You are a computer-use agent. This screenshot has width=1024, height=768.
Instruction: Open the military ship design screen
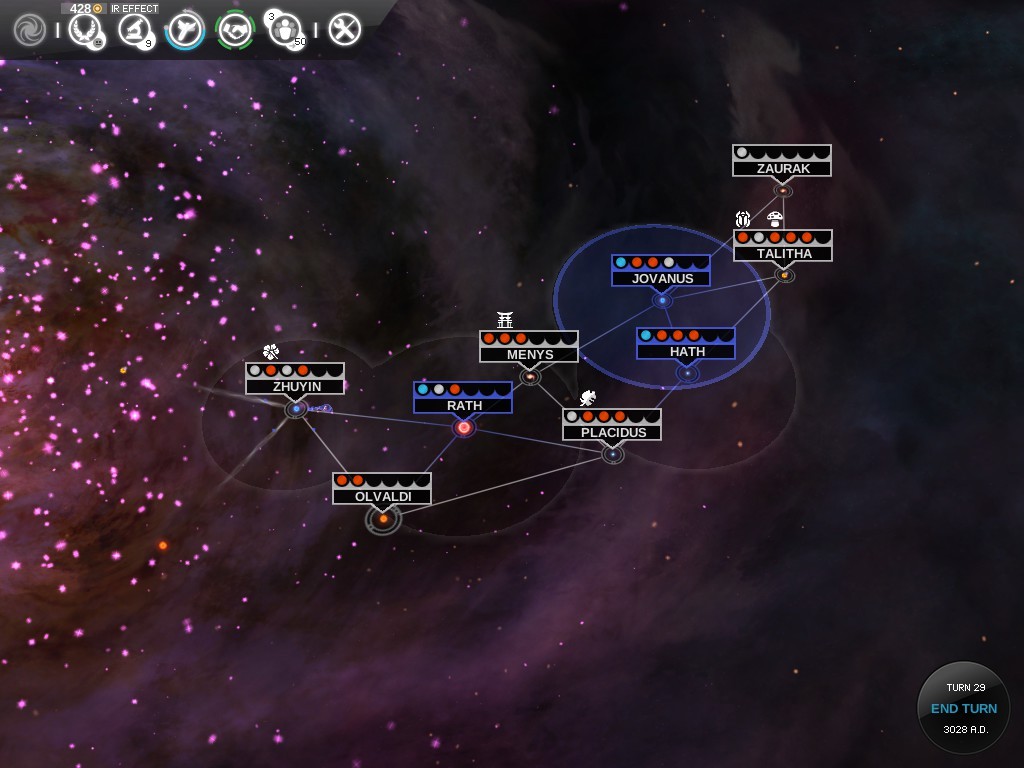(185, 30)
